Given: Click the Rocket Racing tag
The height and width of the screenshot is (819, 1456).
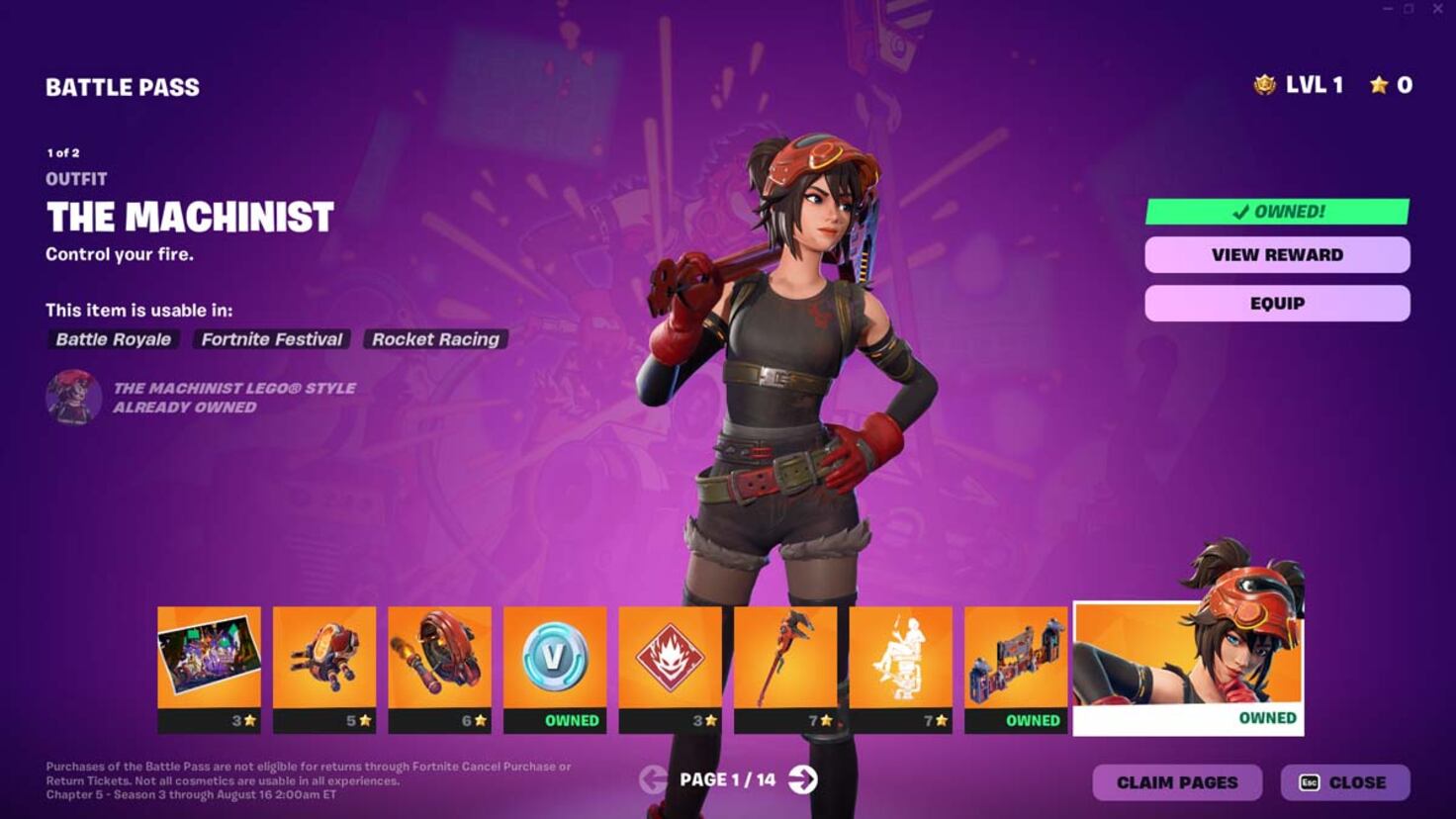Looking at the screenshot, I should [435, 339].
